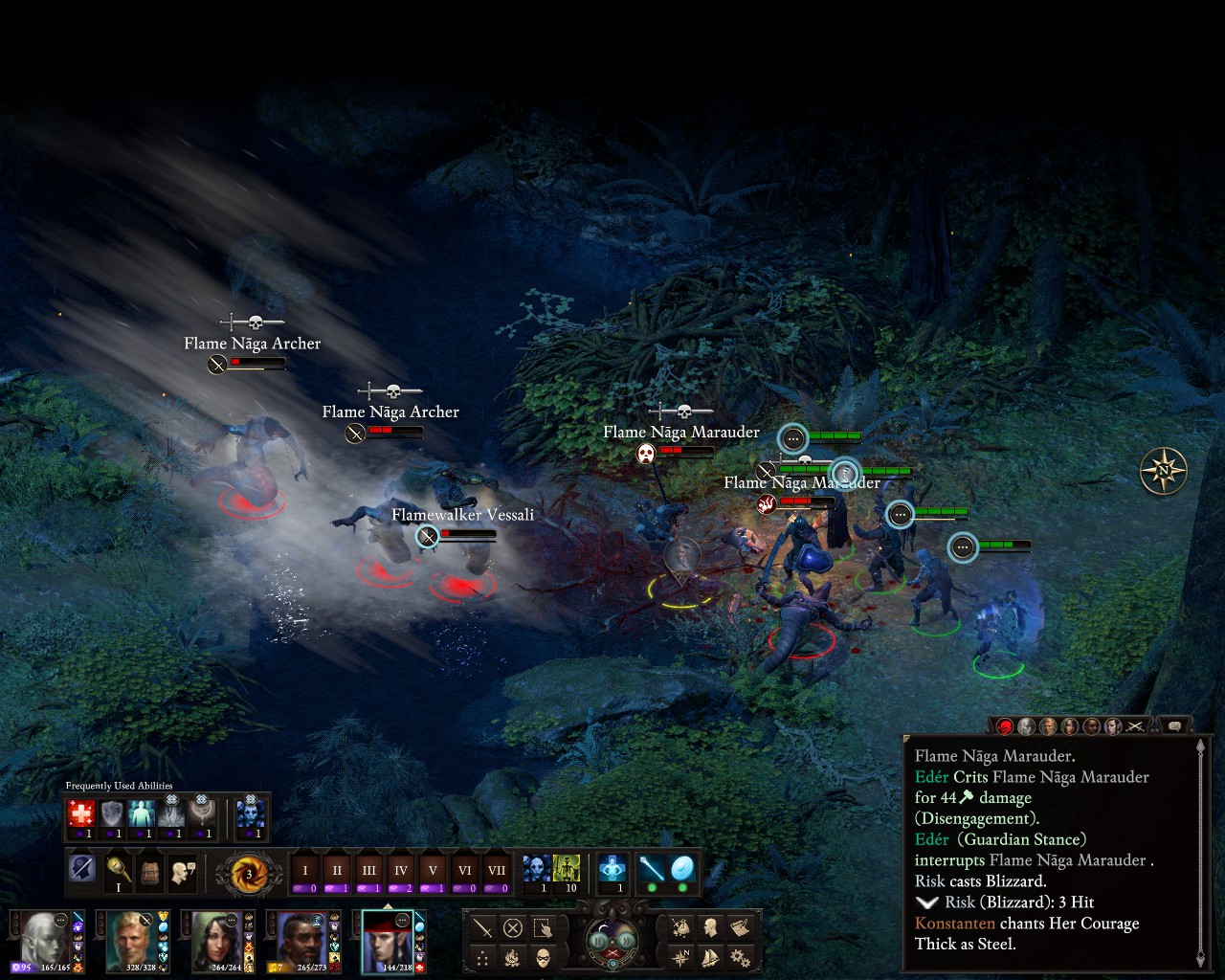Open the journal scroll and quill button
Viewport: 1225px width, 980px height.
739,926
